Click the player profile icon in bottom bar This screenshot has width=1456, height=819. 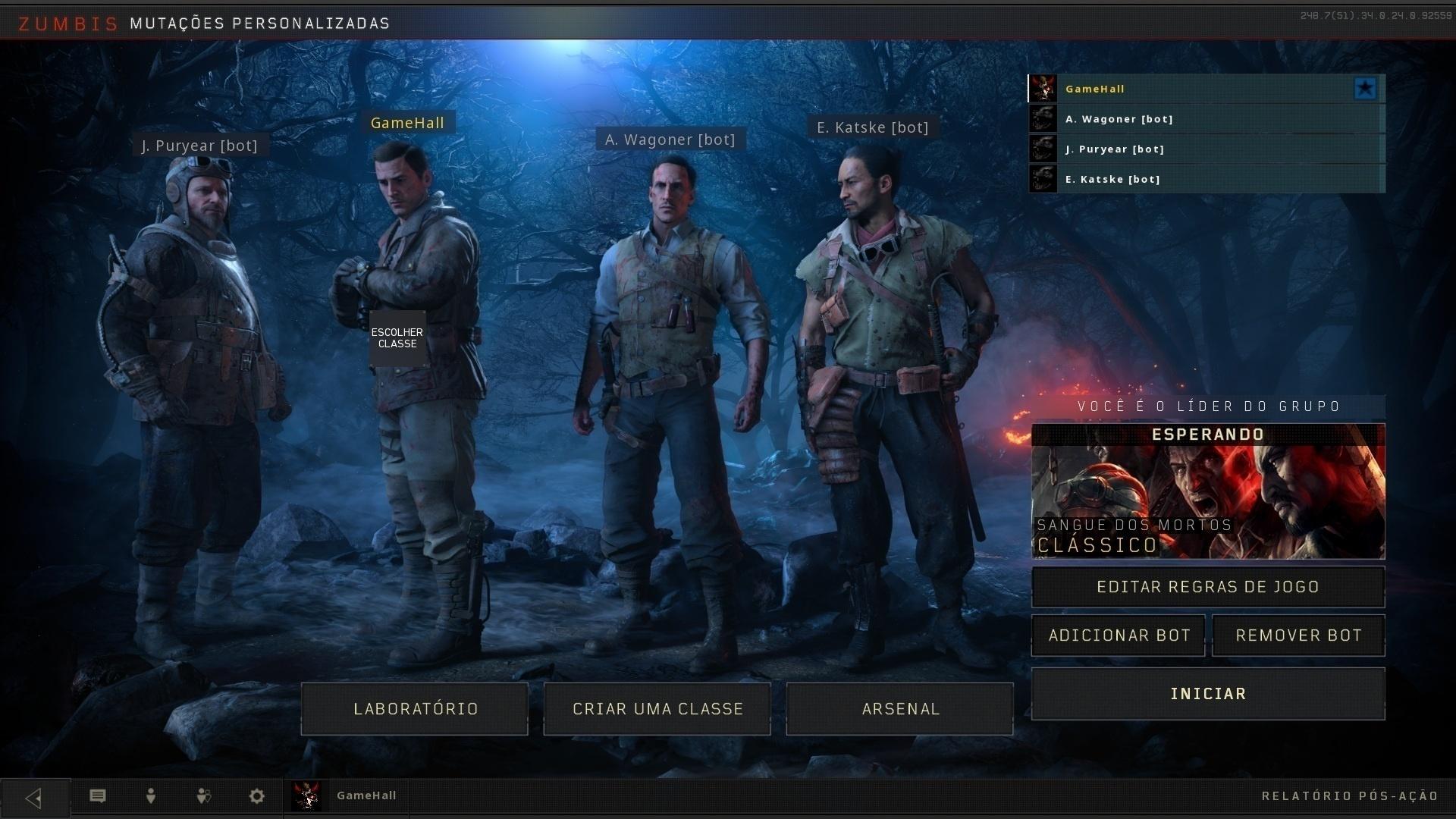[150, 795]
